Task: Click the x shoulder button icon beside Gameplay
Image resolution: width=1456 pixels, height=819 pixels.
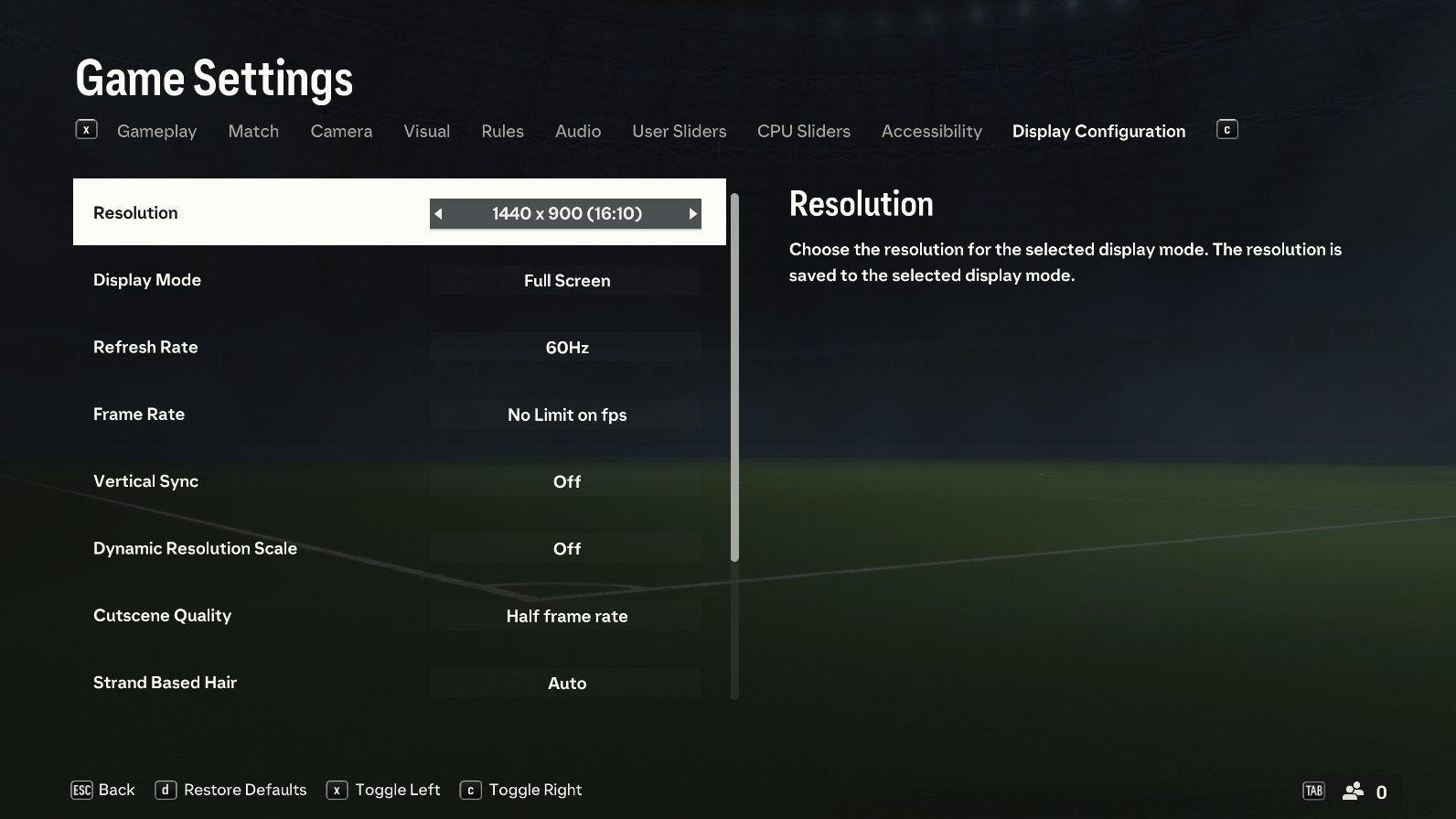Action: [x=86, y=129]
